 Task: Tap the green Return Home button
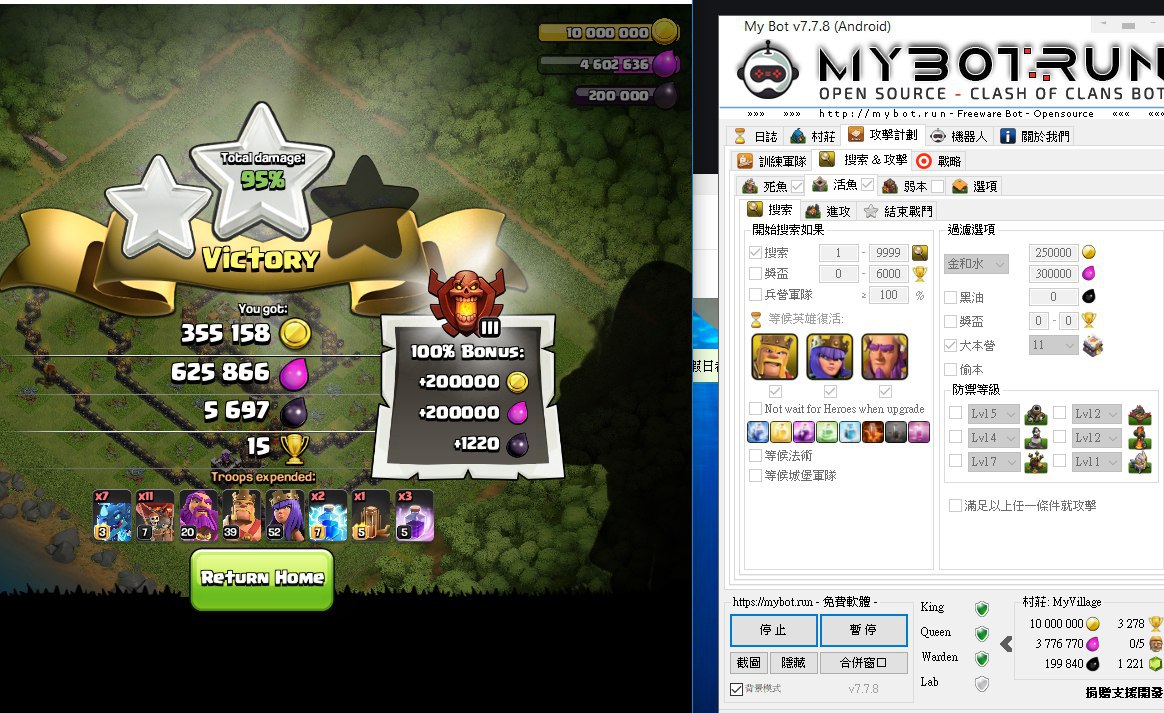tap(262, 578)
